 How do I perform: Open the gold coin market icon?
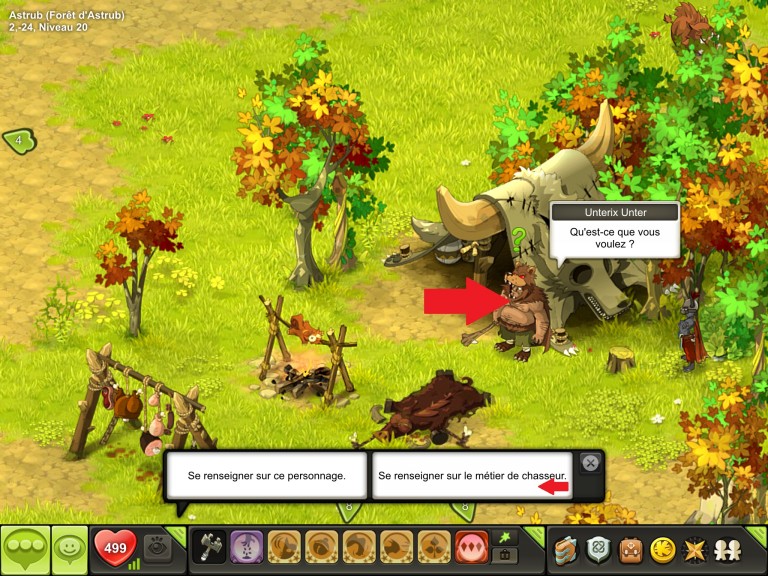(x=661, y=549)
